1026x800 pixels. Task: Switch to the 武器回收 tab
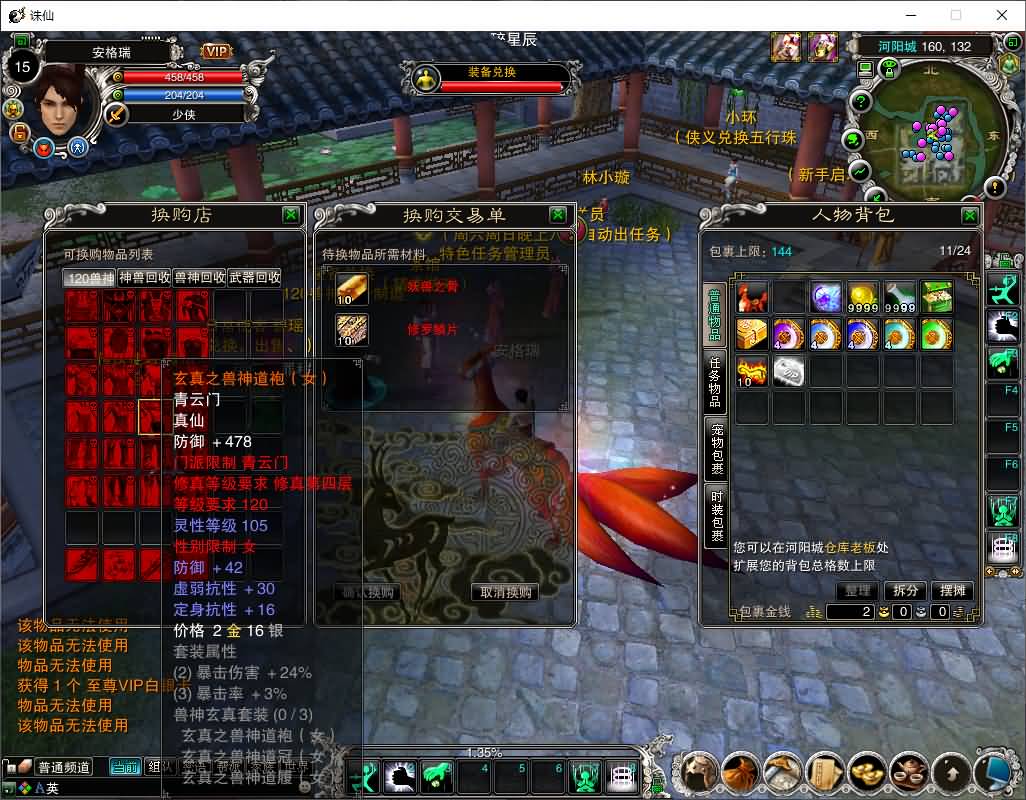254,277
